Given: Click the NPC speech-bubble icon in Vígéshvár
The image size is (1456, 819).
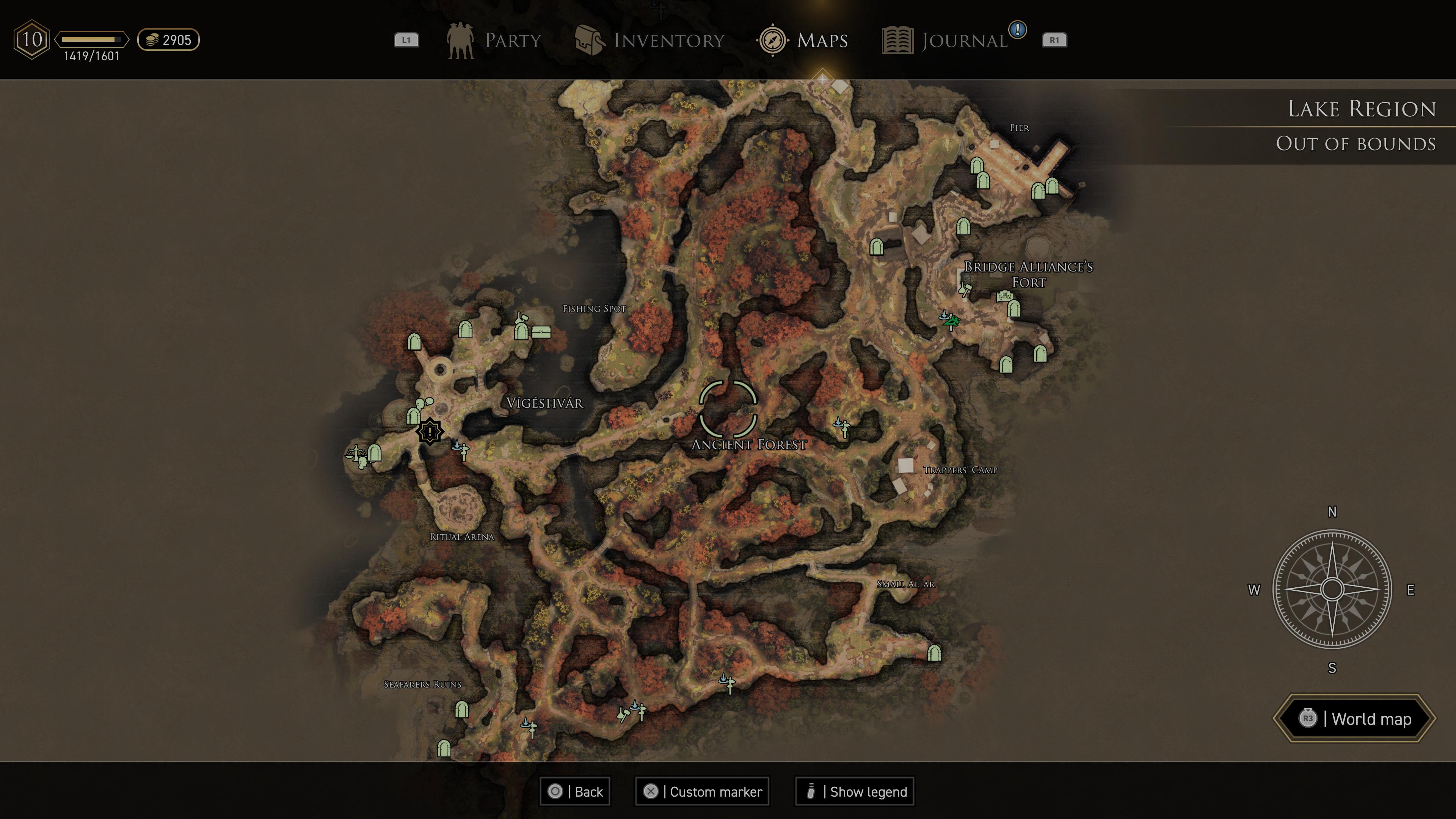Looking at the screenshot, I should pos(425,403).
